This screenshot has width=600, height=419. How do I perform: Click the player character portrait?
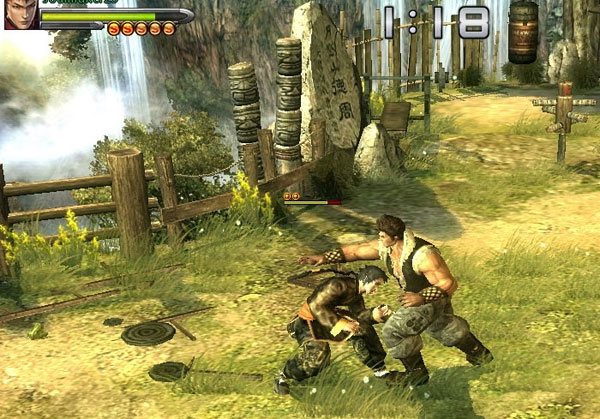[21, 14]
